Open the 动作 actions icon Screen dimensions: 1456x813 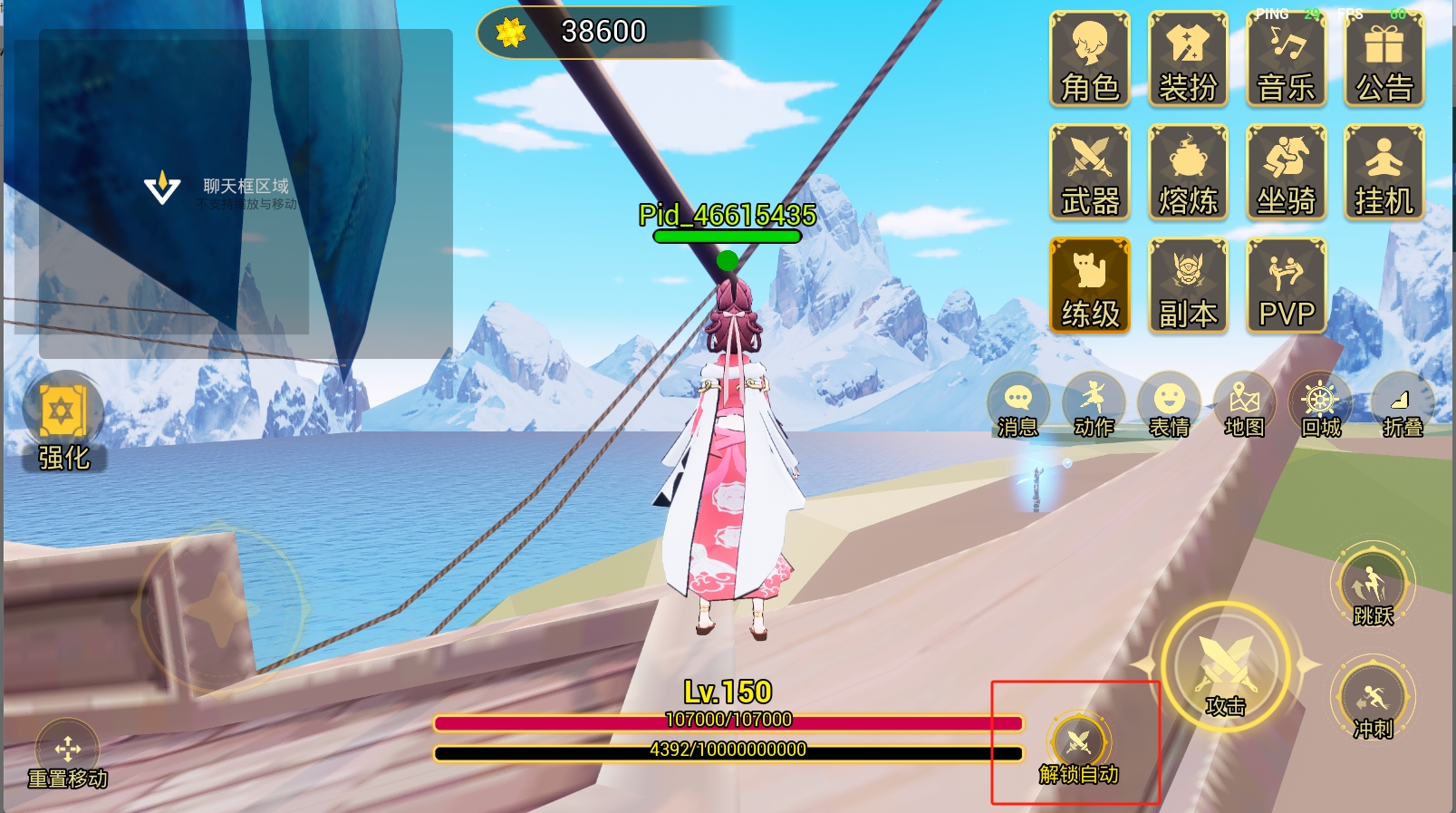tap(1094, 405)
